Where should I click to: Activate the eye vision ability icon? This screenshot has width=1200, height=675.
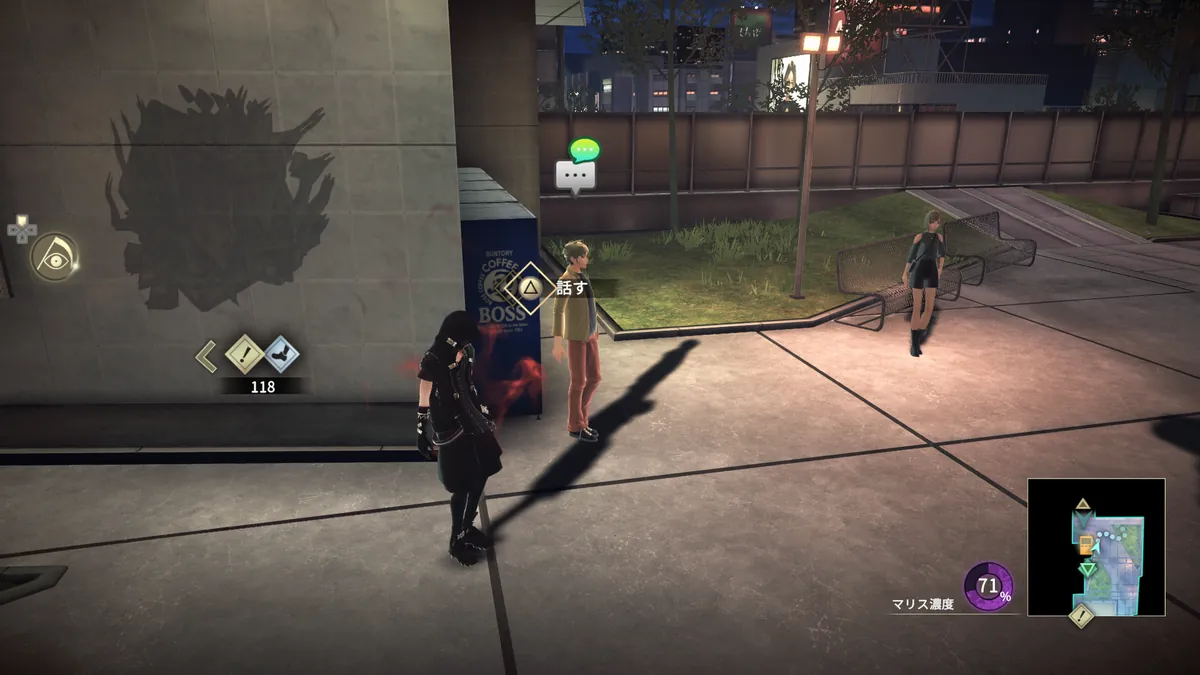click(x=54, y=257)
